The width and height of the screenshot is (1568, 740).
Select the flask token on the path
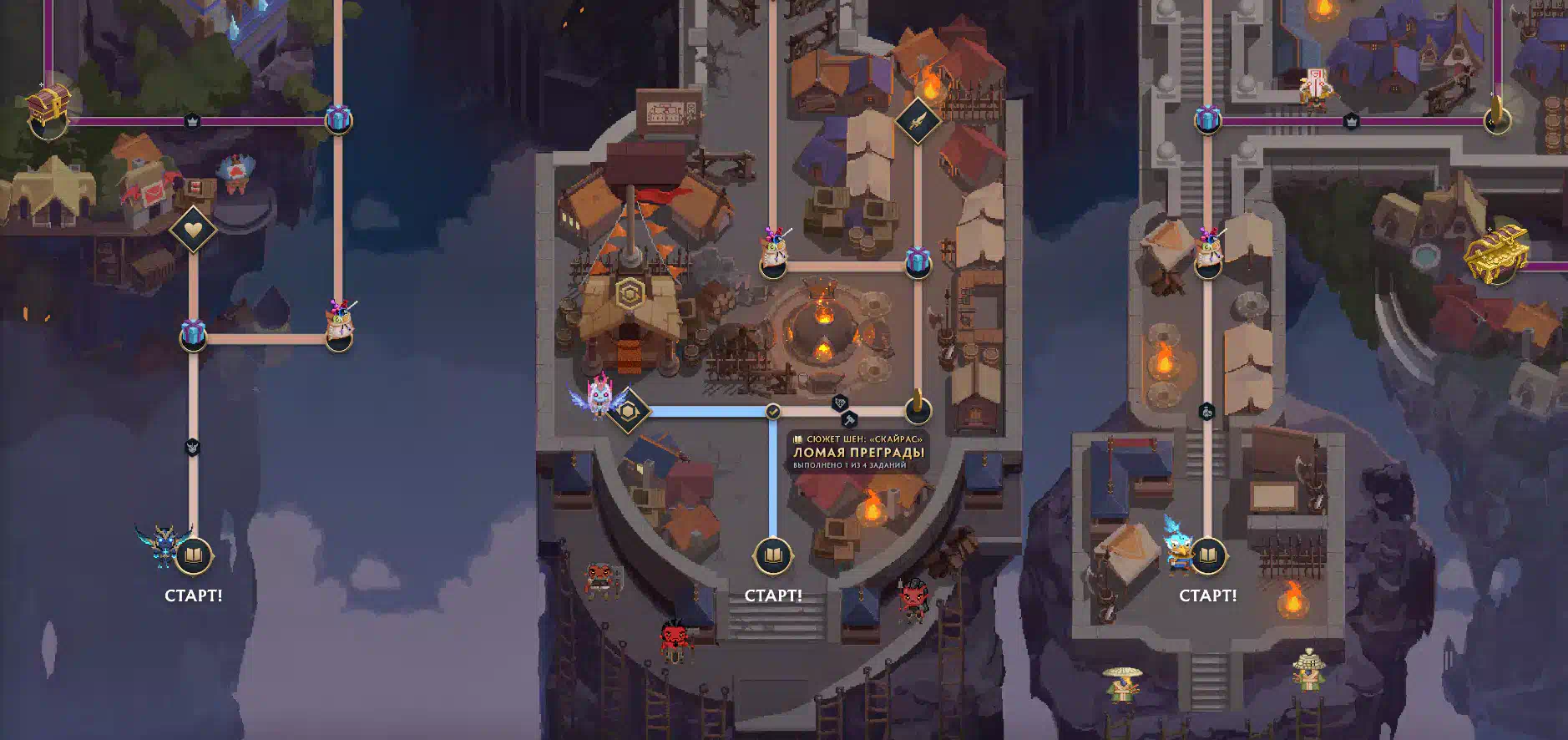click(1206, 411)
